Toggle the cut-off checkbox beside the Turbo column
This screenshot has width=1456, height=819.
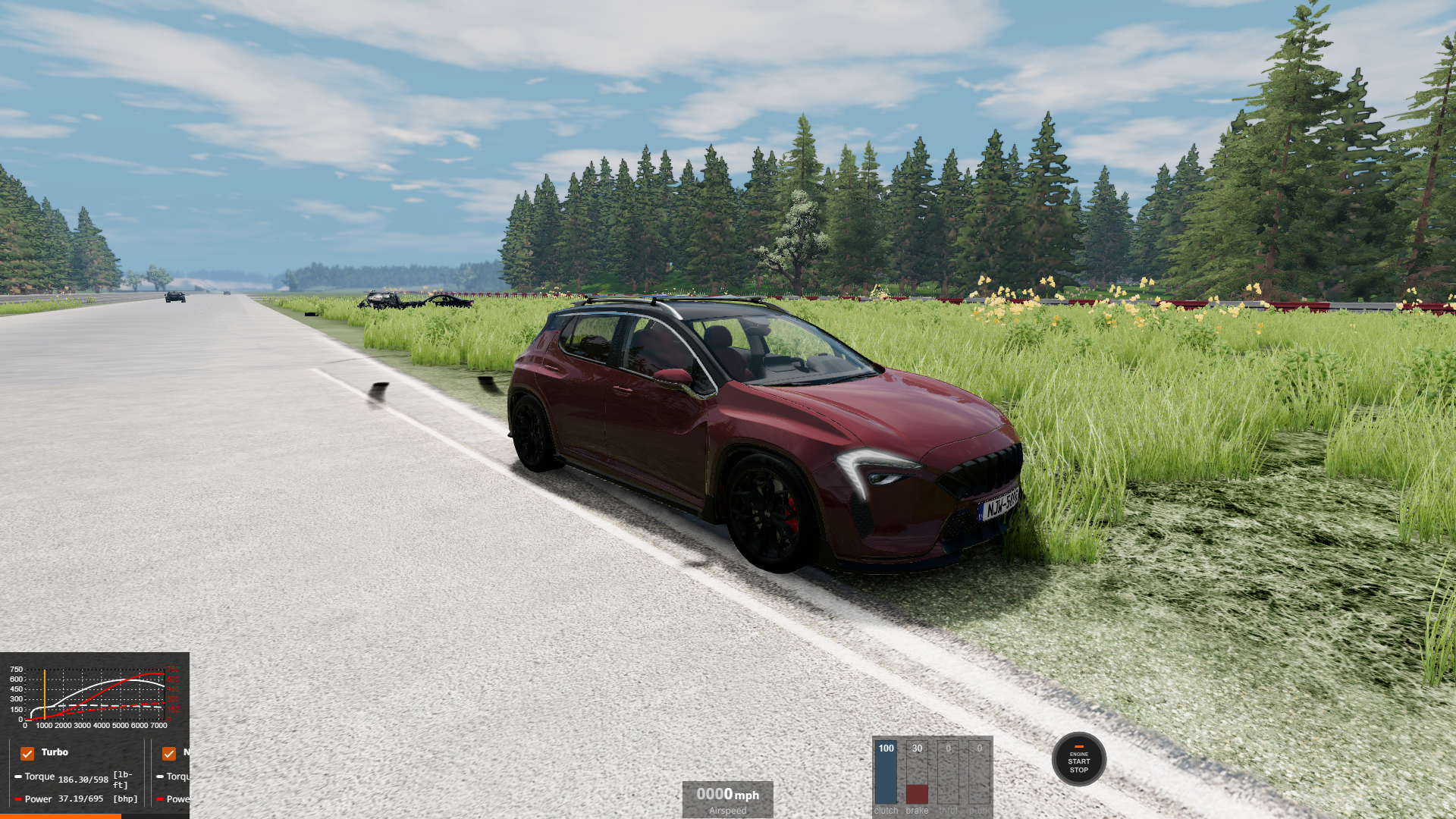(169, 753)
